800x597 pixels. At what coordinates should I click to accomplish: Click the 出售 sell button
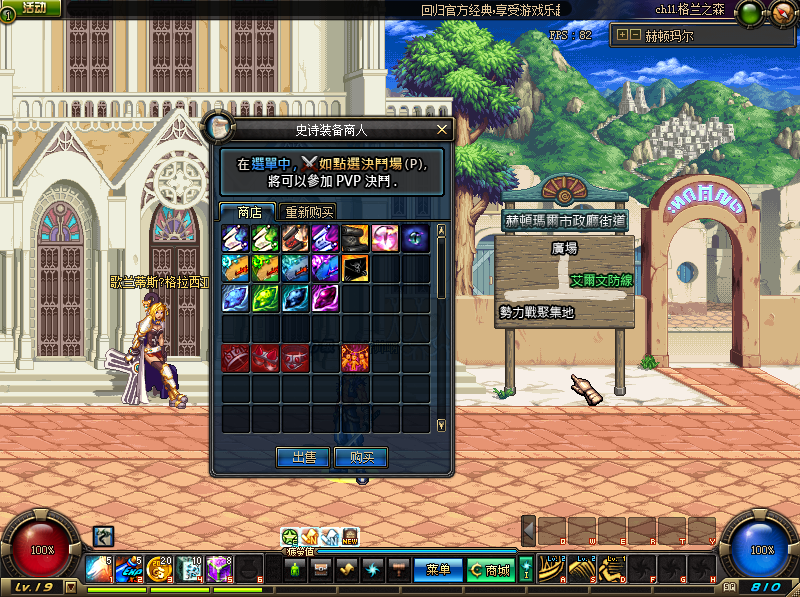click(x=303, y=457)
